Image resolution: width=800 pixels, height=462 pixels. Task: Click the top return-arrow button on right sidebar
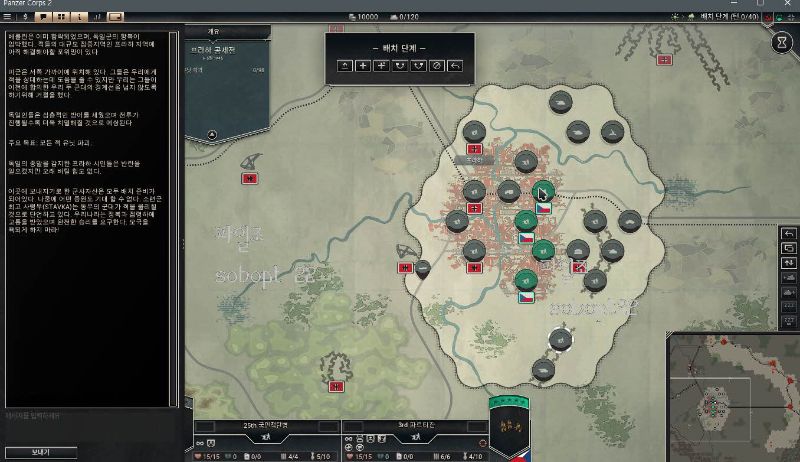[x=789, y=233]
